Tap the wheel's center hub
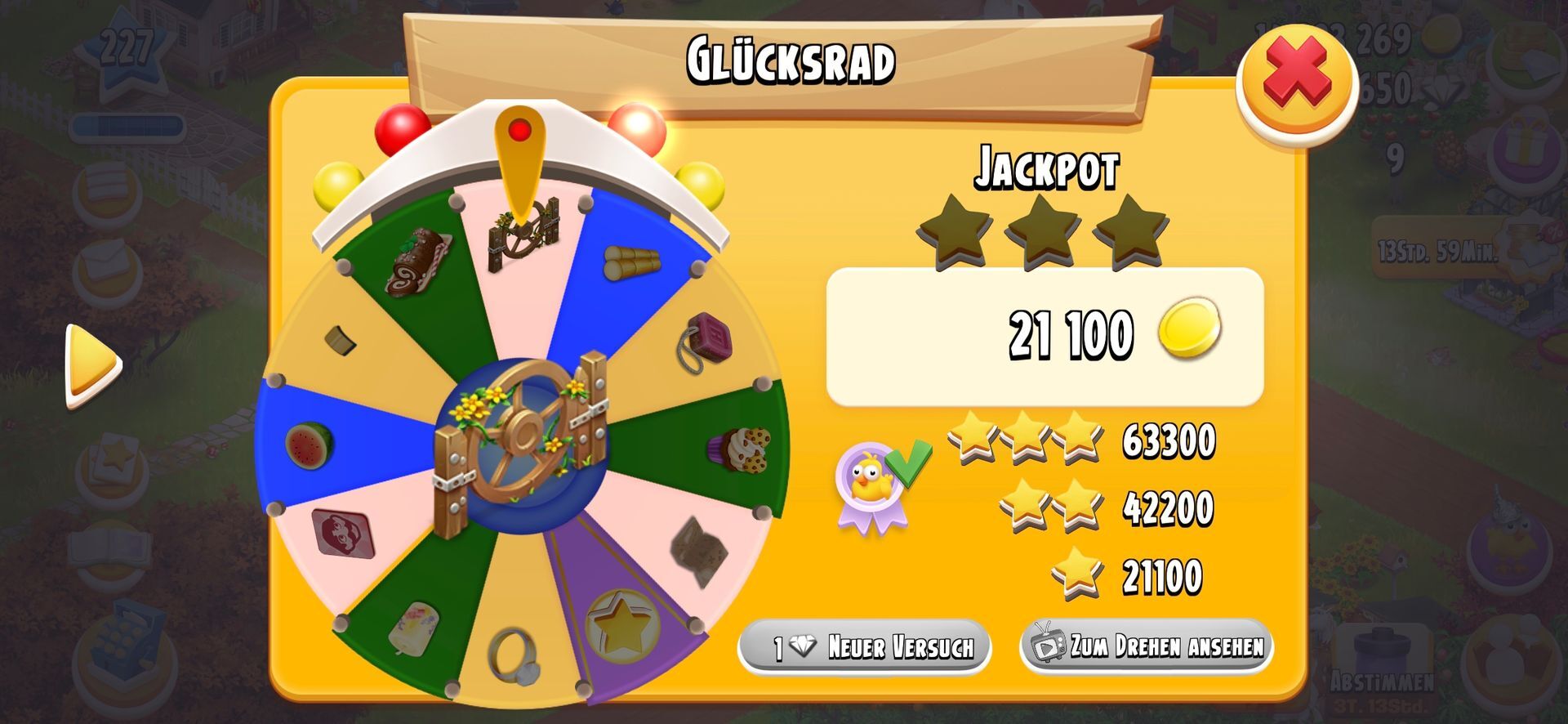This screenshot has width=1568, height=724. click(x=521, y=445)
